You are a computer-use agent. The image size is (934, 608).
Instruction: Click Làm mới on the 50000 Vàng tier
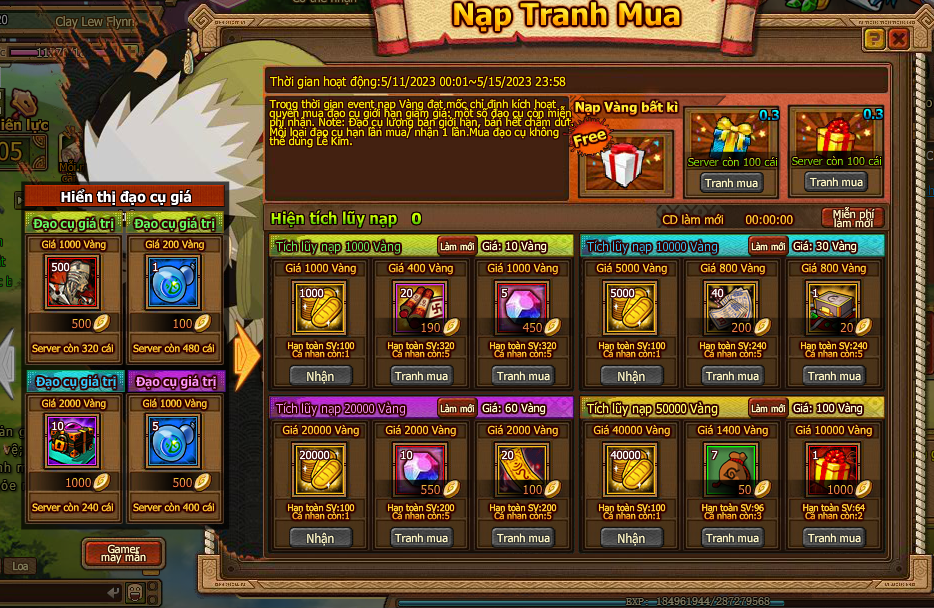pyautogui.click(x=768, y=408)
